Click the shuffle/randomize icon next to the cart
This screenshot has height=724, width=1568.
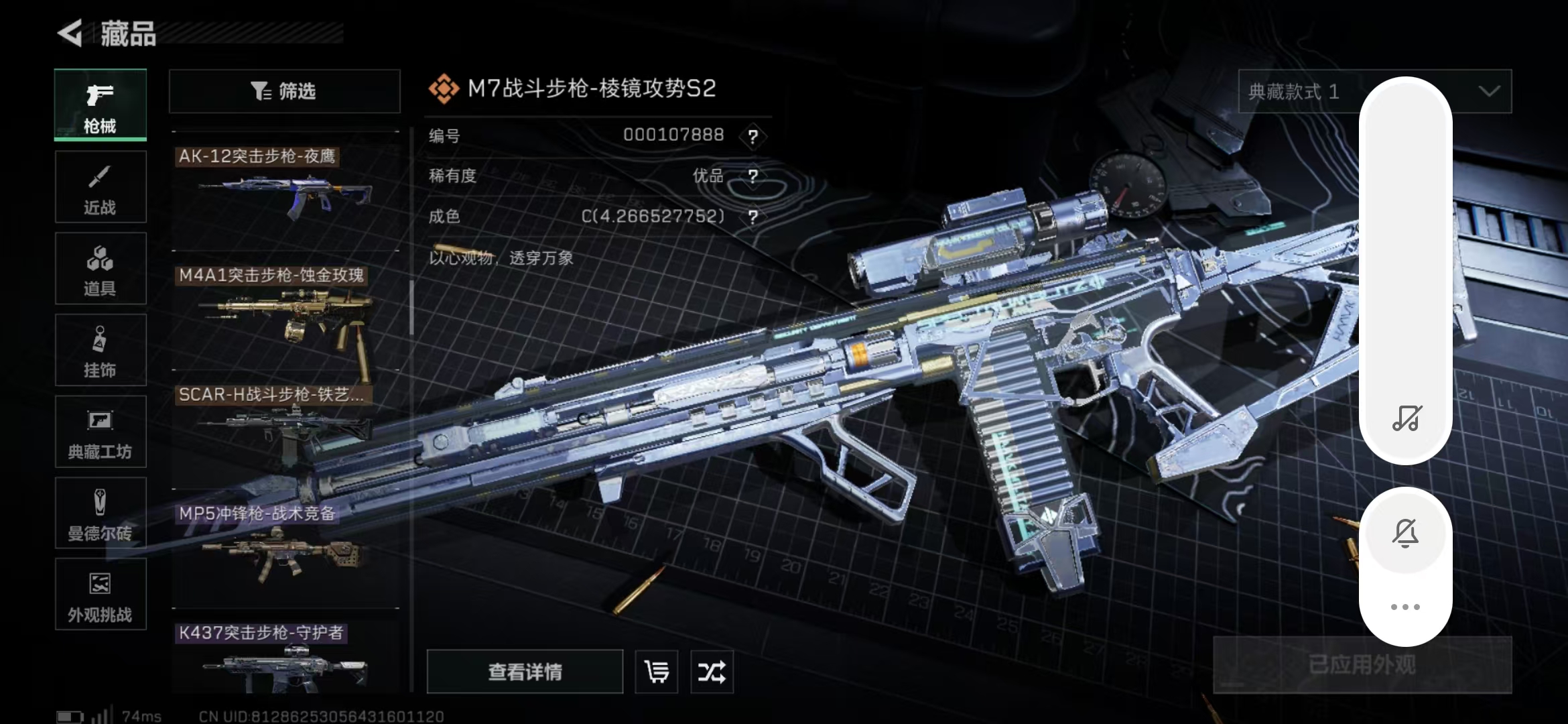[712, 672]
